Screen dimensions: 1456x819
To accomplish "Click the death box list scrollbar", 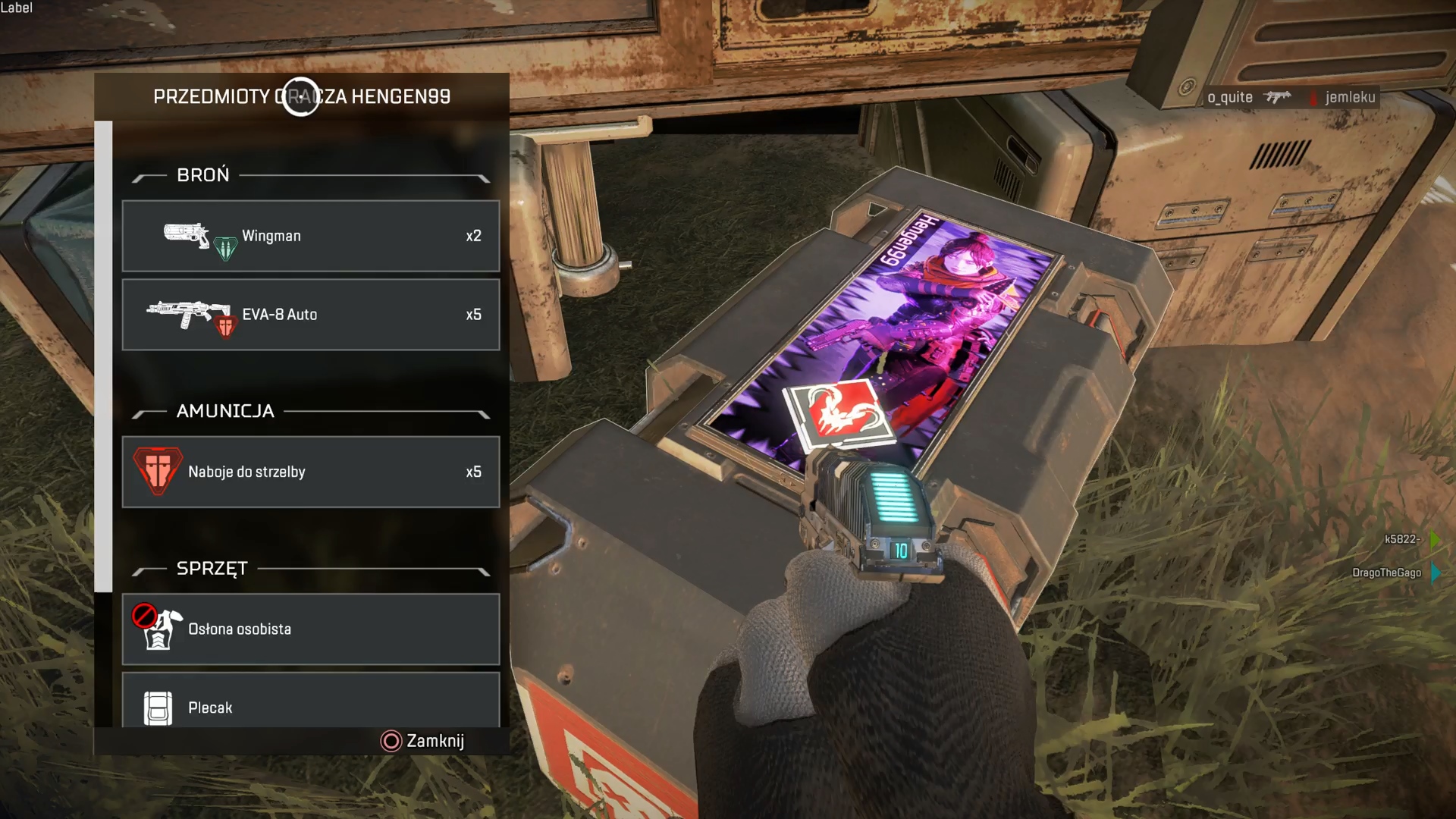I will pos(103,356).
